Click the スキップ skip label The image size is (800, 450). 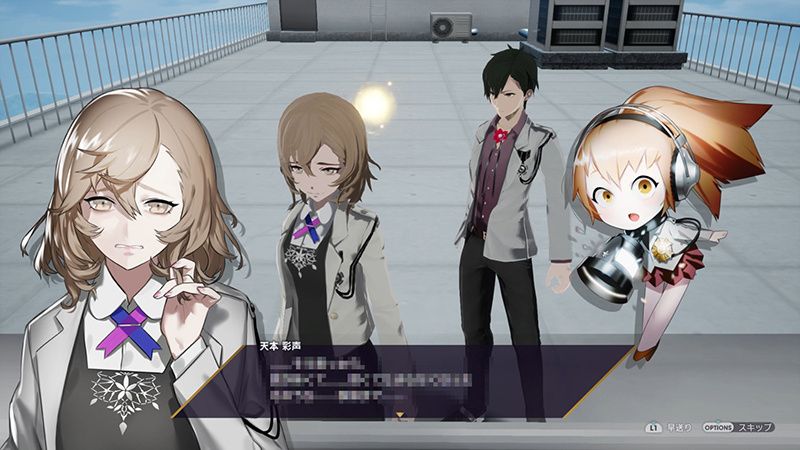755,427
